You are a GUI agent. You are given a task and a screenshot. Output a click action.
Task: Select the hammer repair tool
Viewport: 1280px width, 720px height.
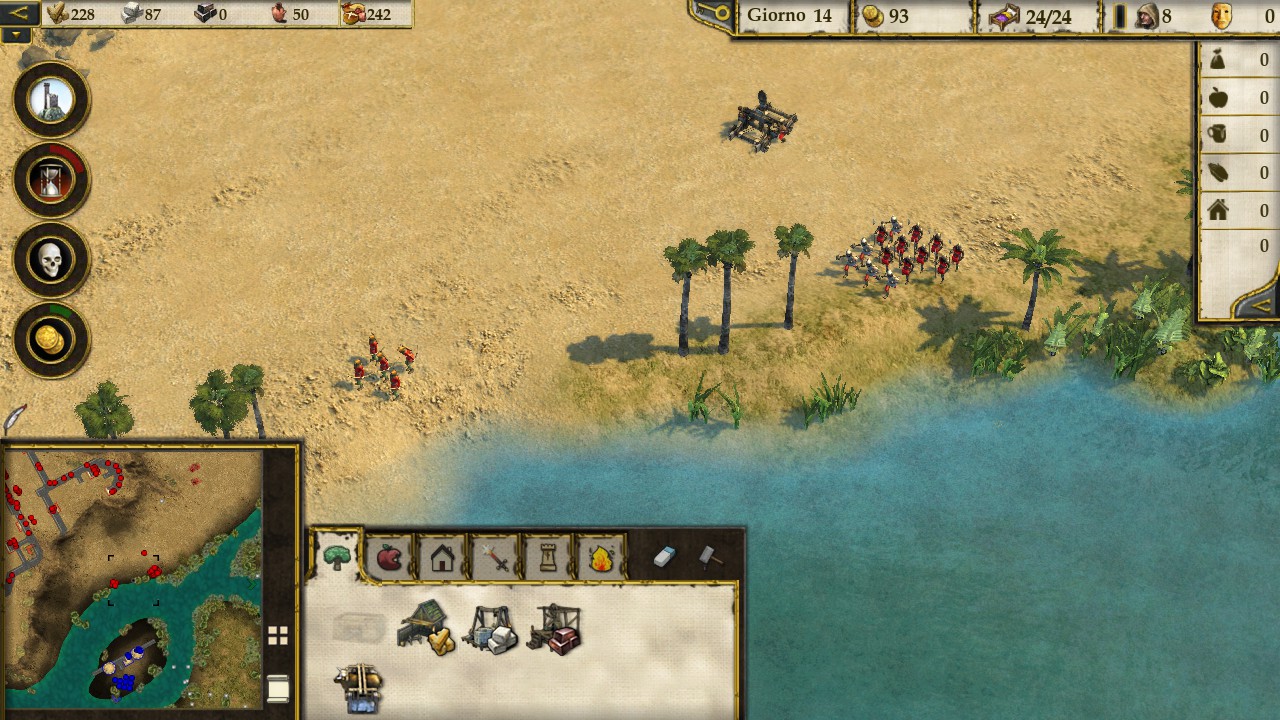[x=710, y=557]
